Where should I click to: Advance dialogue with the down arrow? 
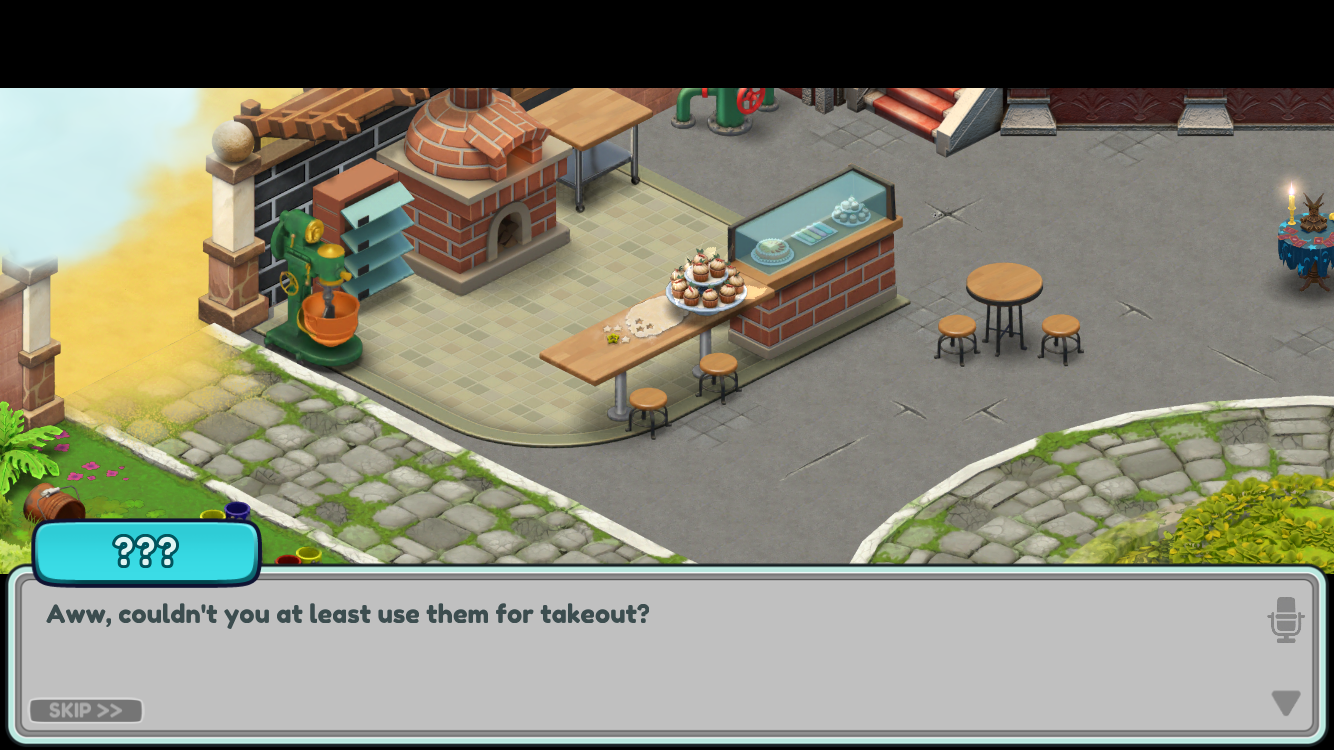1286,702
